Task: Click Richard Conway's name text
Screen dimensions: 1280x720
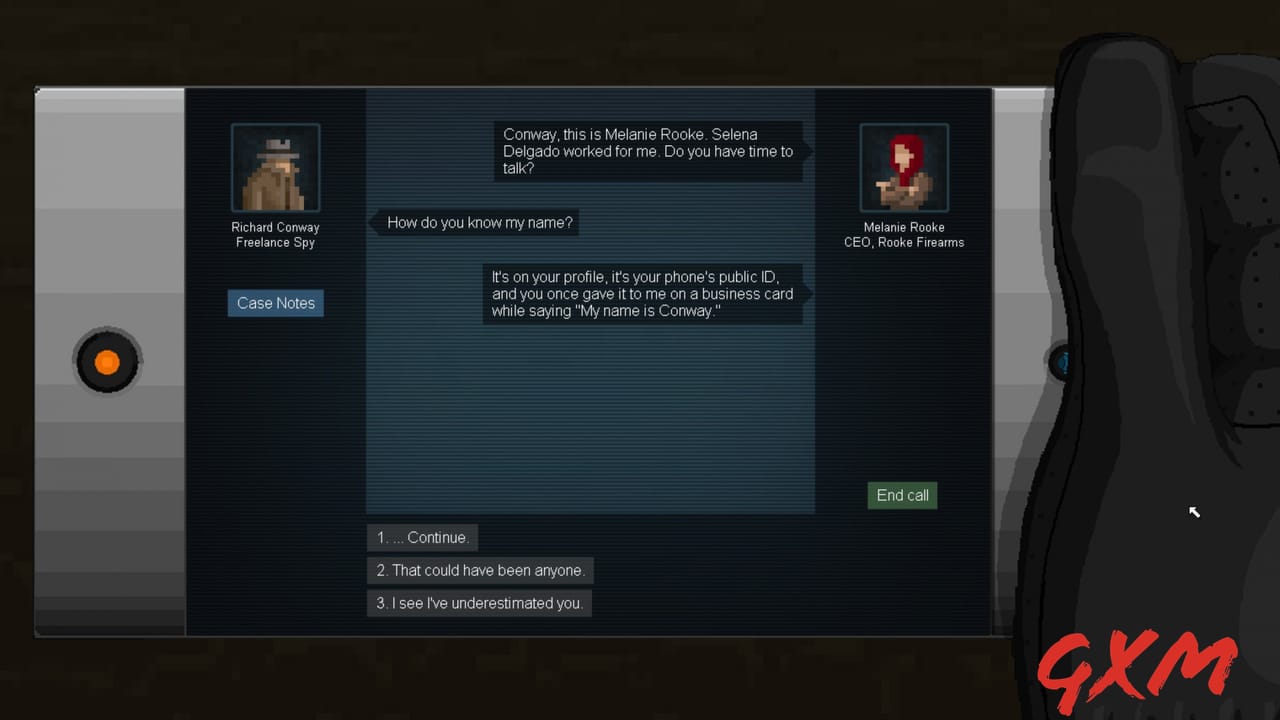Action: tap(275, 227)
